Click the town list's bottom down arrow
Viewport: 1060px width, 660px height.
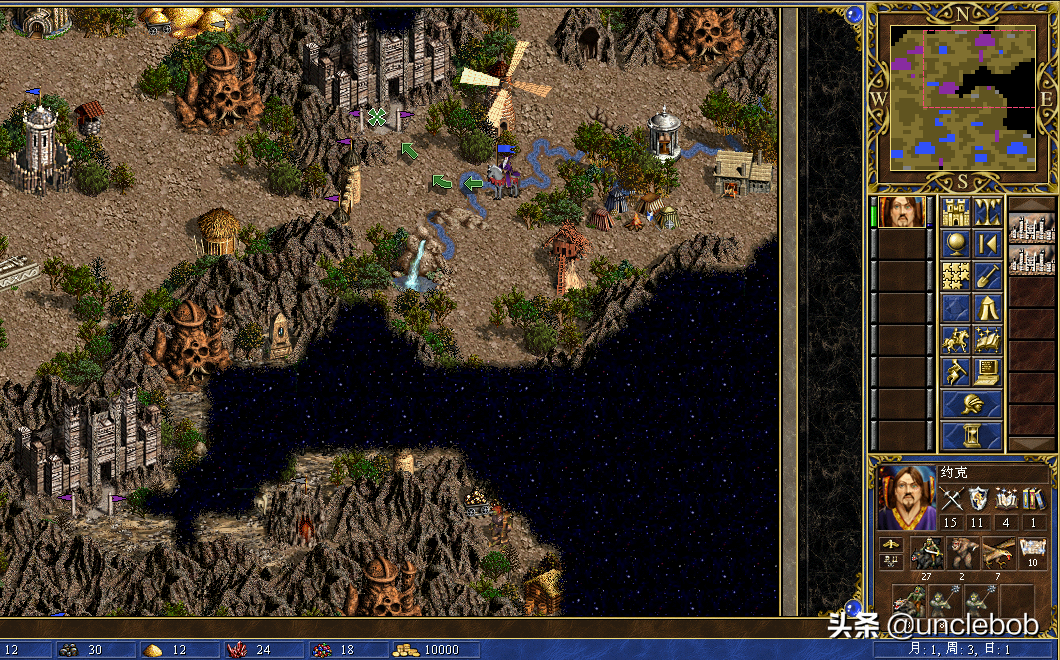pyautogui.click(x=1031, y=444)
